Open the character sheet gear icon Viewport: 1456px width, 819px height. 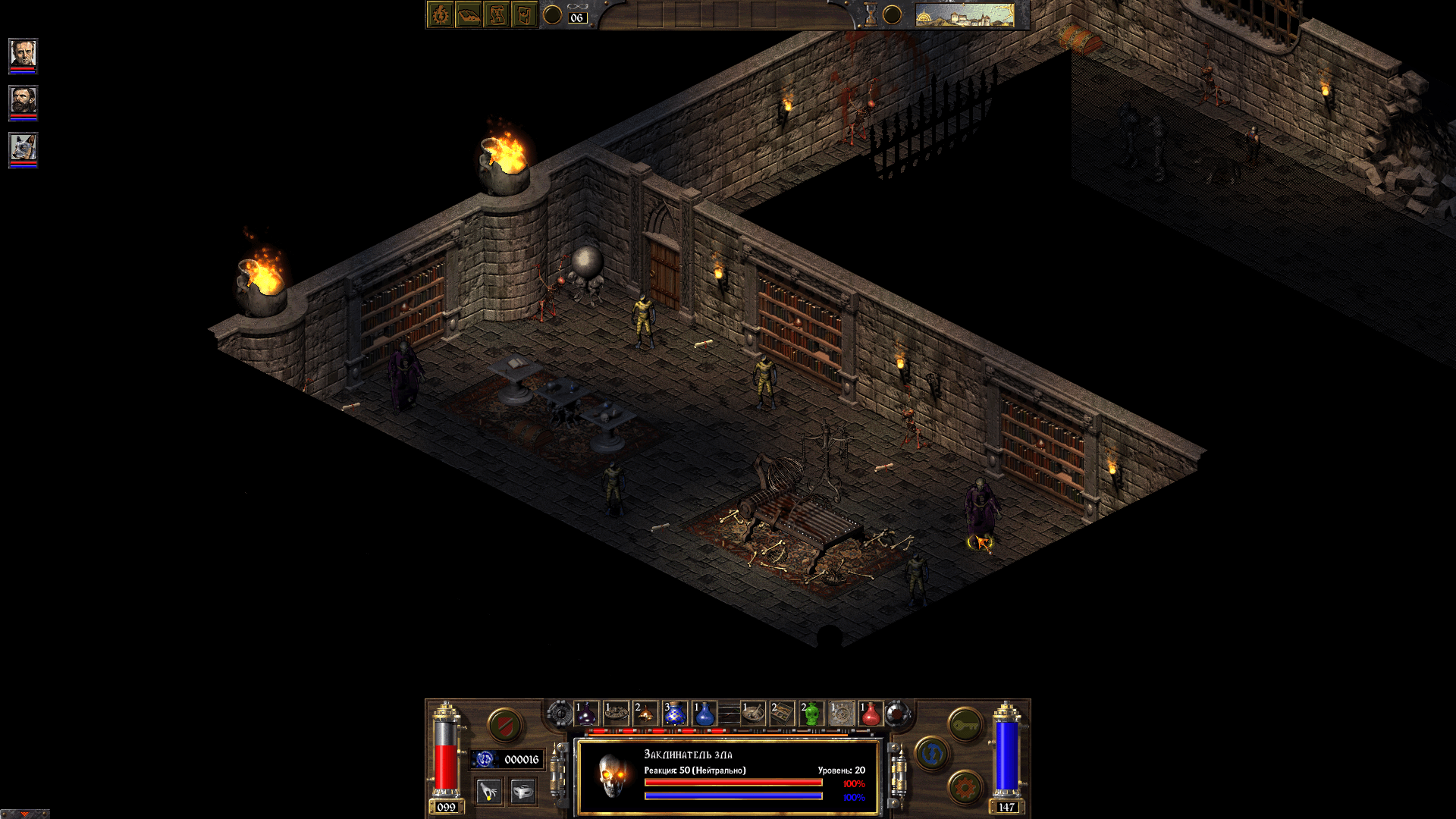(440, 14)
